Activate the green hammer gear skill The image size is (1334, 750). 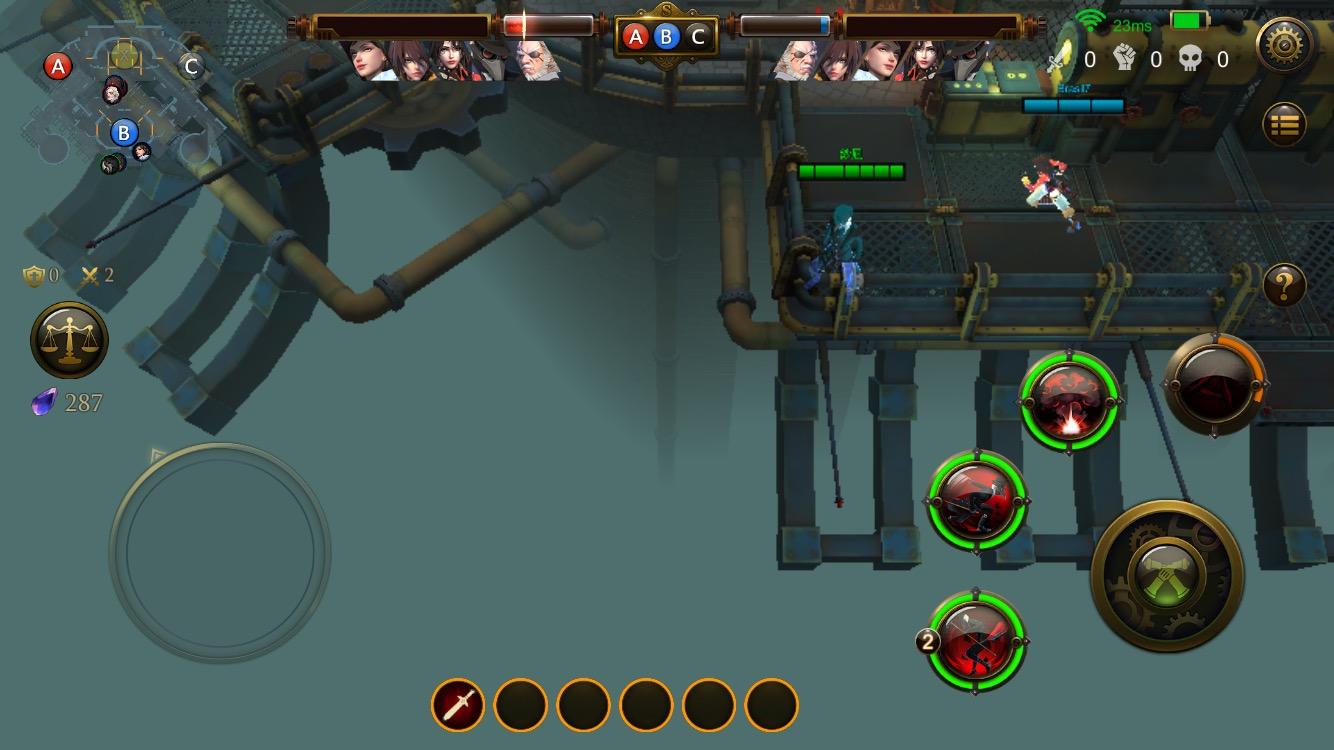tap(1169, 578)
